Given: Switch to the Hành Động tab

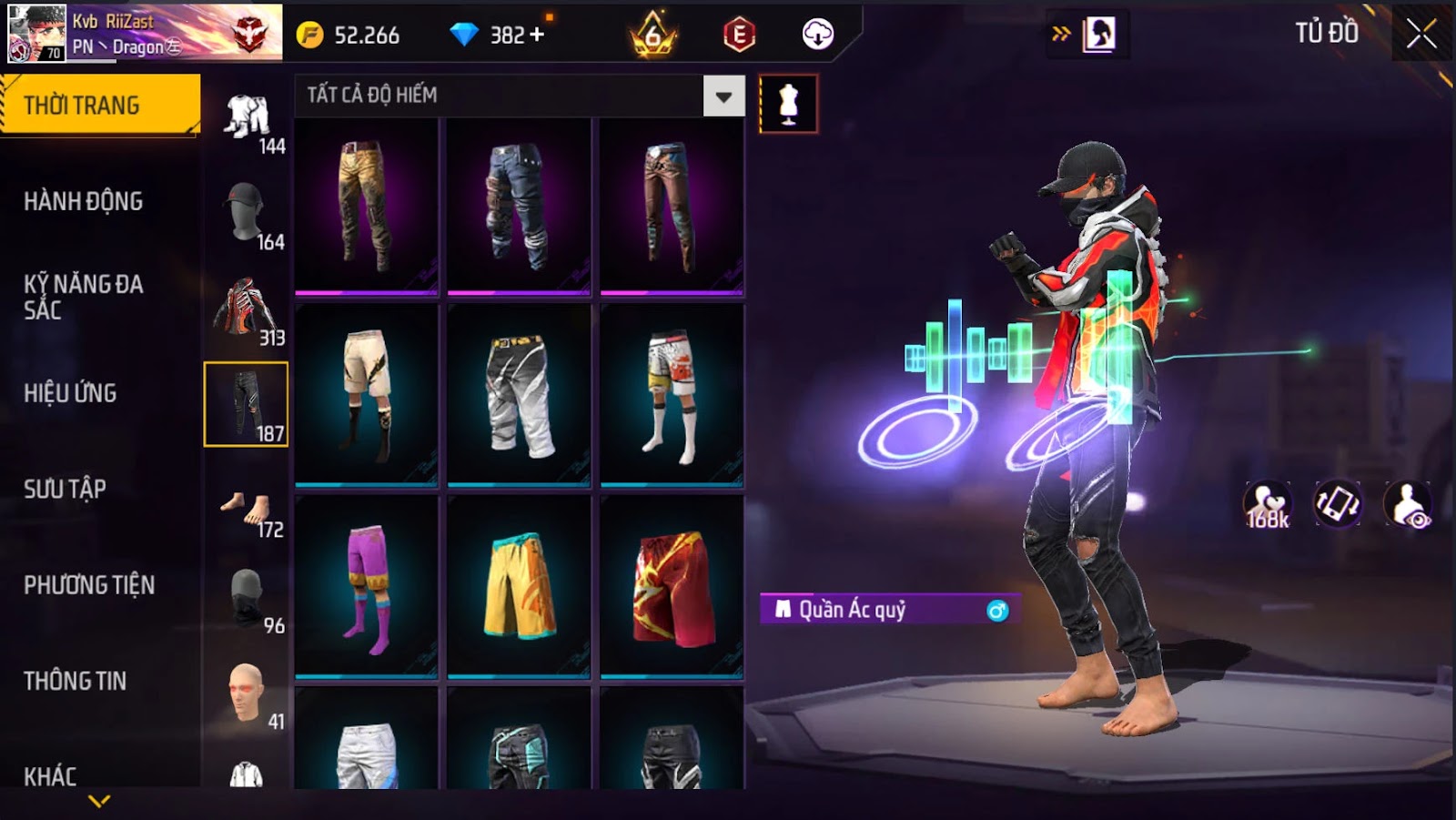Looking at the screenshot, I should (84, 201).
